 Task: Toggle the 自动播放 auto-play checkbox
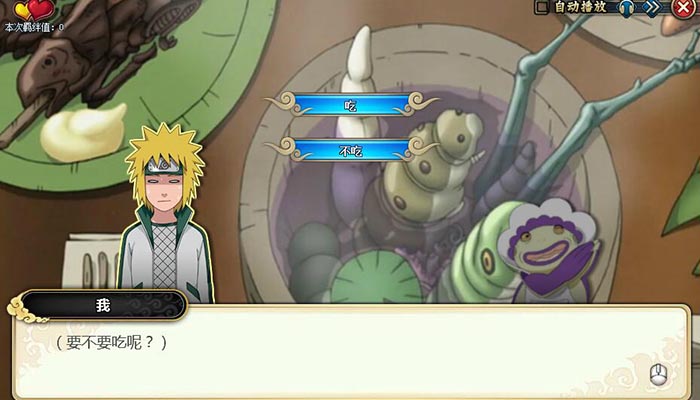[x=543, y=7]
